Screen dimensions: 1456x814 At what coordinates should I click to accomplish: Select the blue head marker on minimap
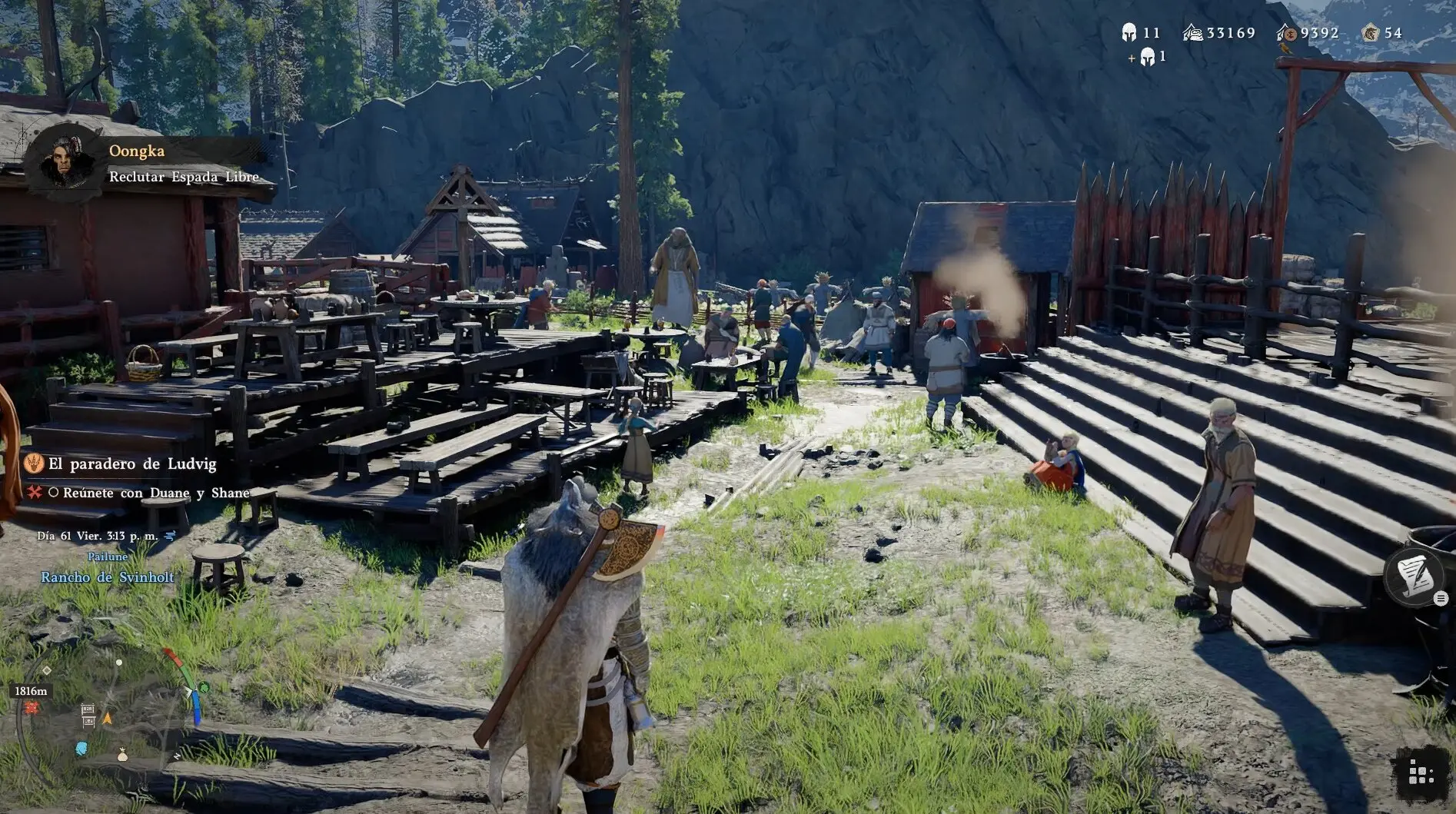coord(81,748)
